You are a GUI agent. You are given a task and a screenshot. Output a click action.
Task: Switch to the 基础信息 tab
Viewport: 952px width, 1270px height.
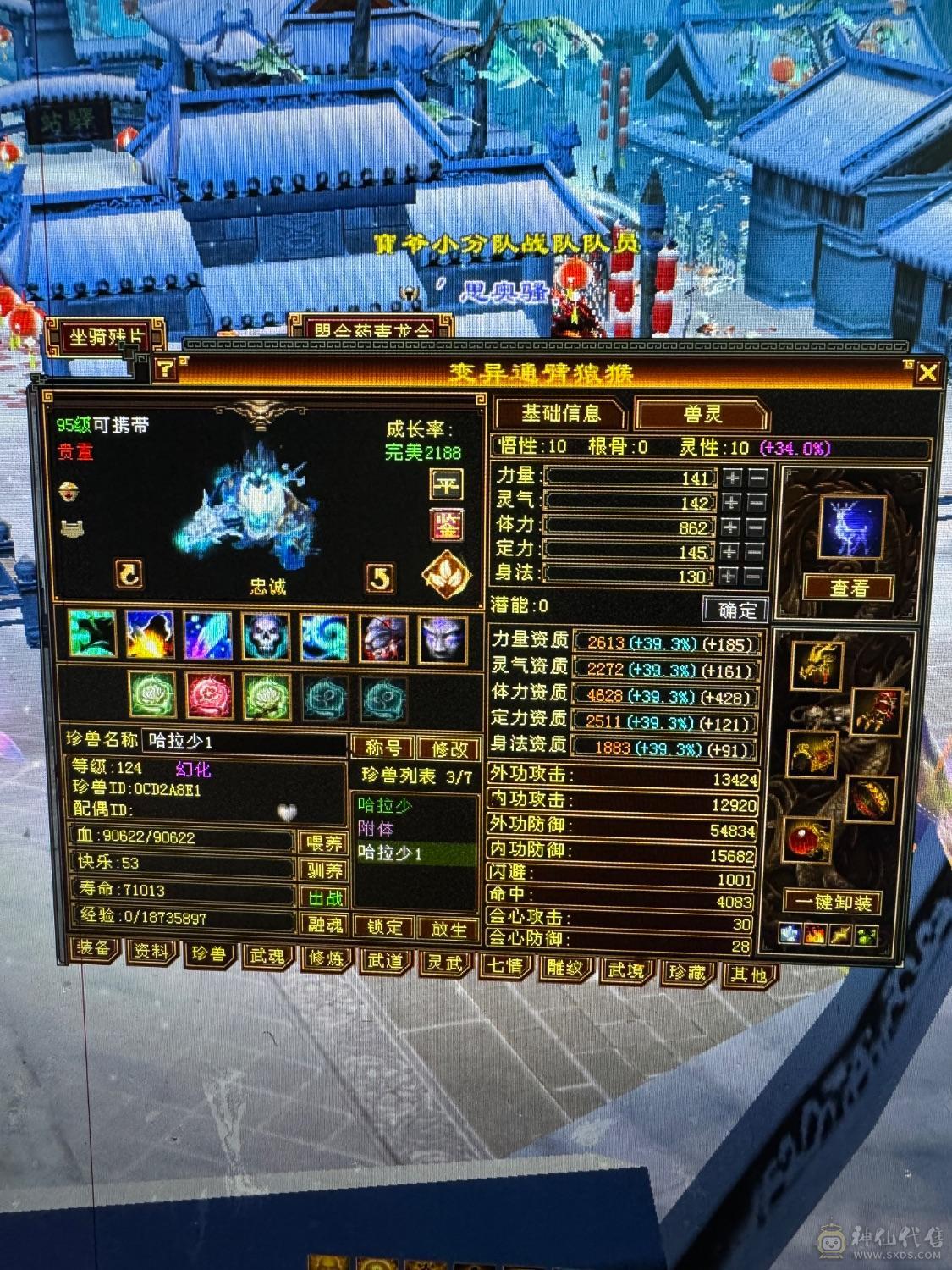(560, 413)
